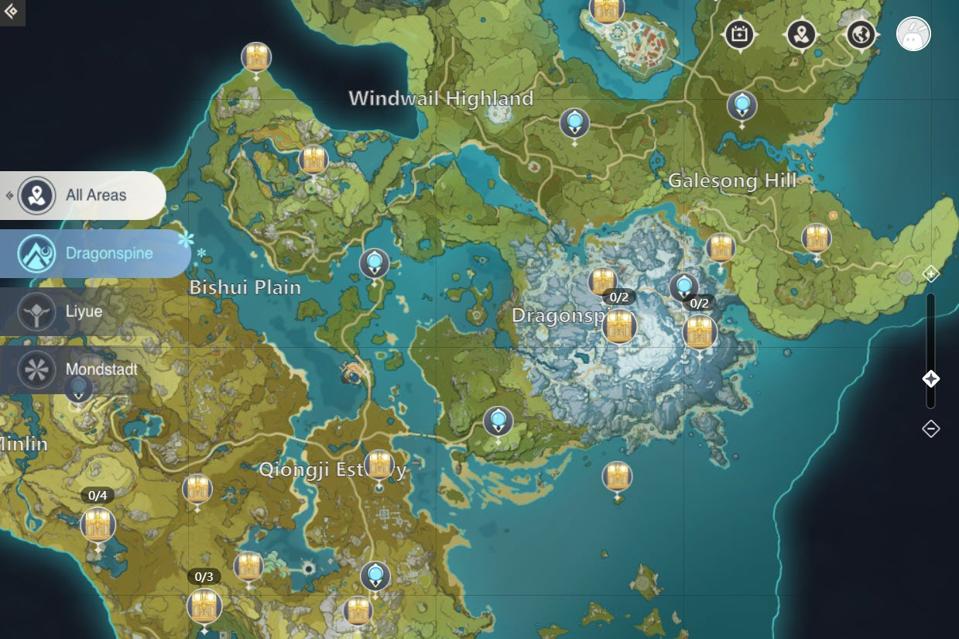Select the golden marker beside Galesong Hill's coast
Viewport: 959px width, 639px height.
pyautogui.click(x=816, y=238)
